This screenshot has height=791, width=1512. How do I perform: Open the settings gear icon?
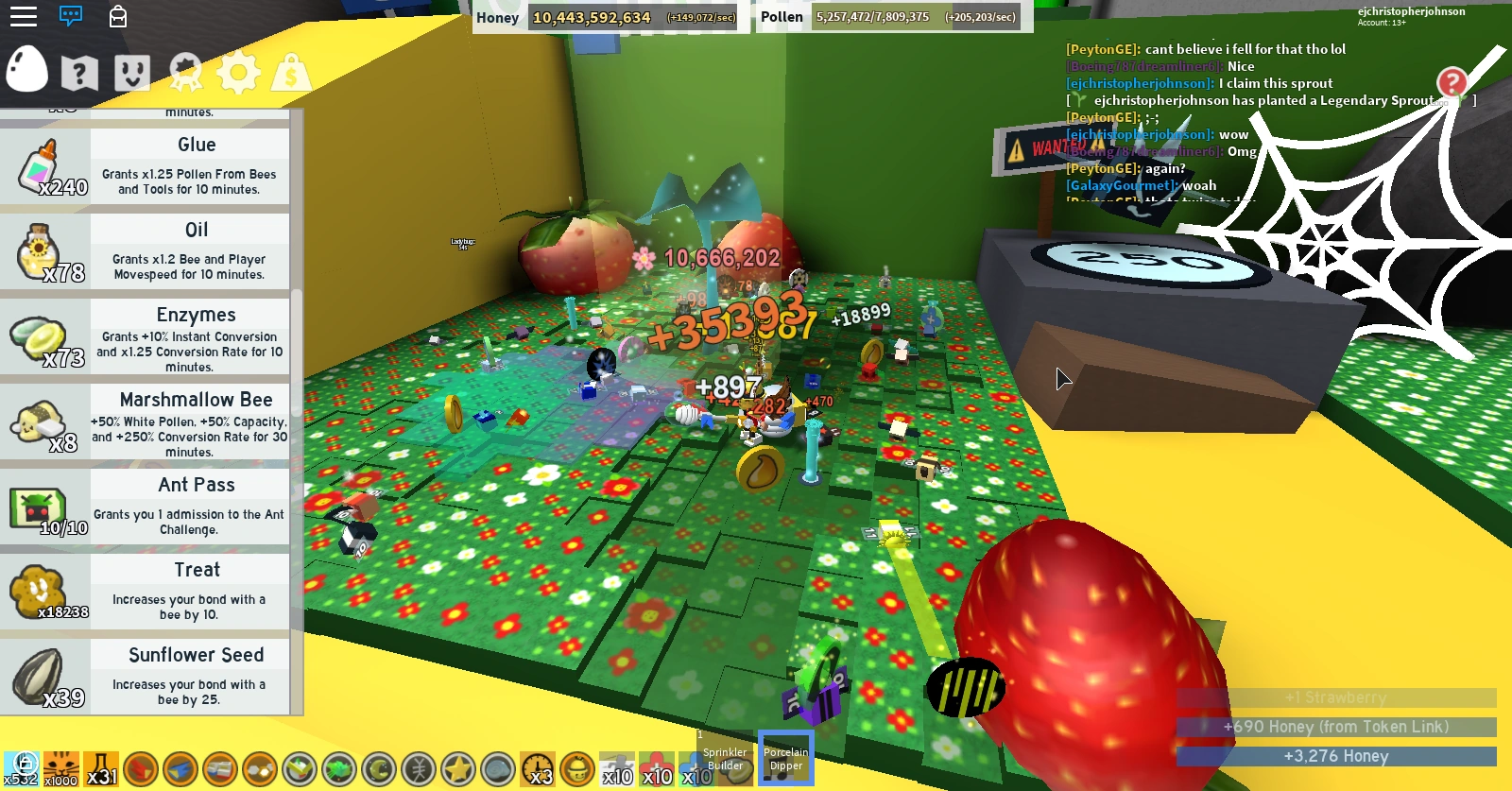pos(239,72)
